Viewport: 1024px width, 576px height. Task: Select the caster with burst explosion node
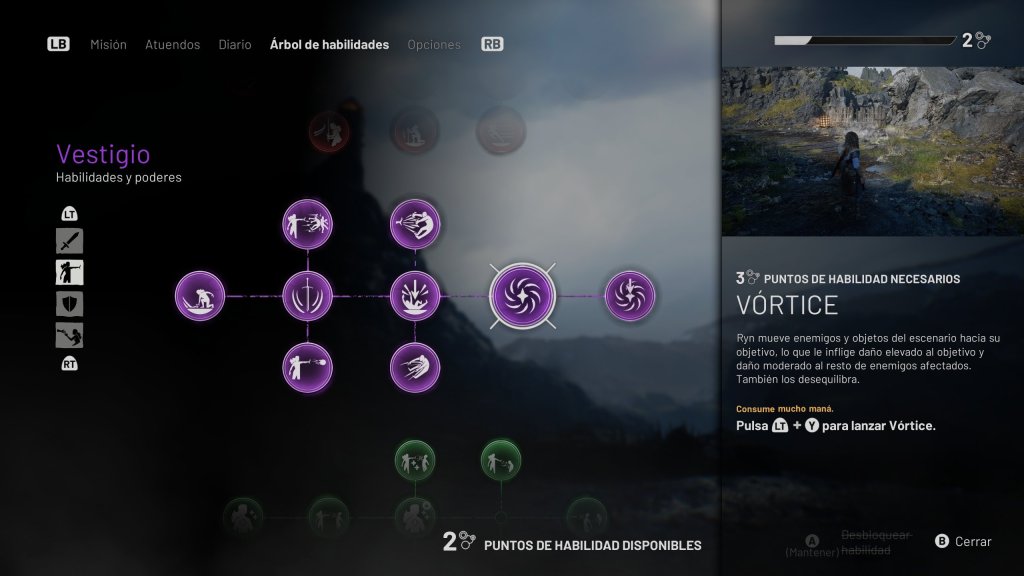308,224
